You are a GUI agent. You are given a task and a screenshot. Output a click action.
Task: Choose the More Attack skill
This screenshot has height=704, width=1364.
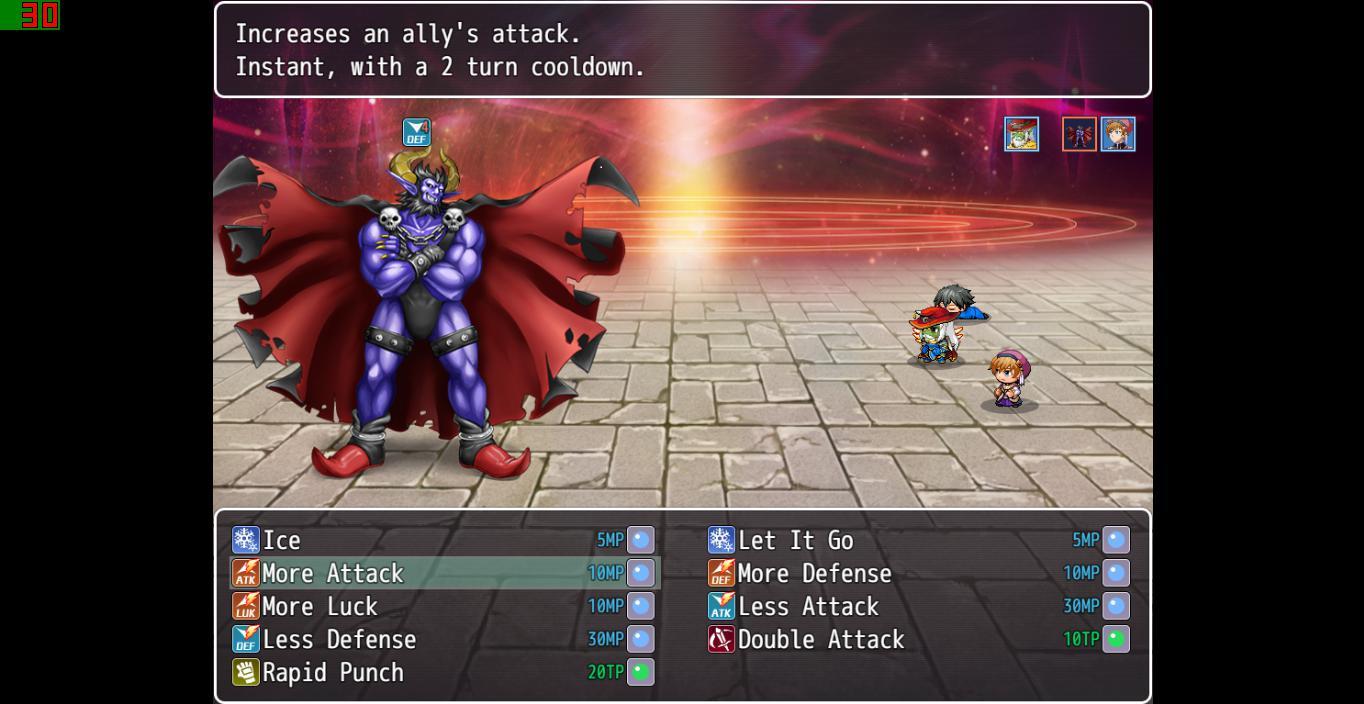[333, 574]
